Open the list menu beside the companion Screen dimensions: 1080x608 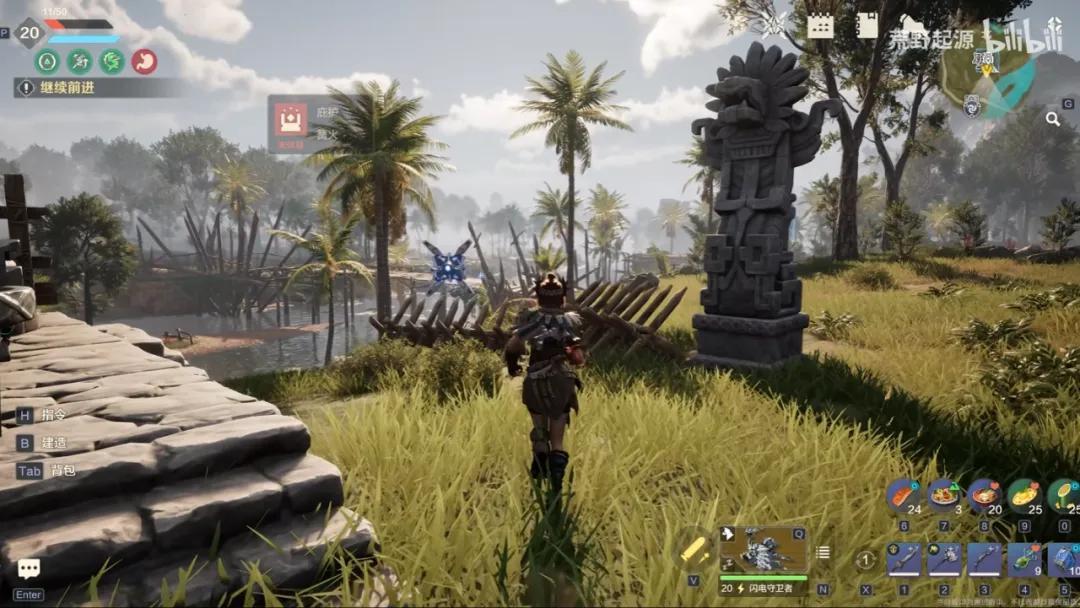pyautogui.click(x=823, y=552)
